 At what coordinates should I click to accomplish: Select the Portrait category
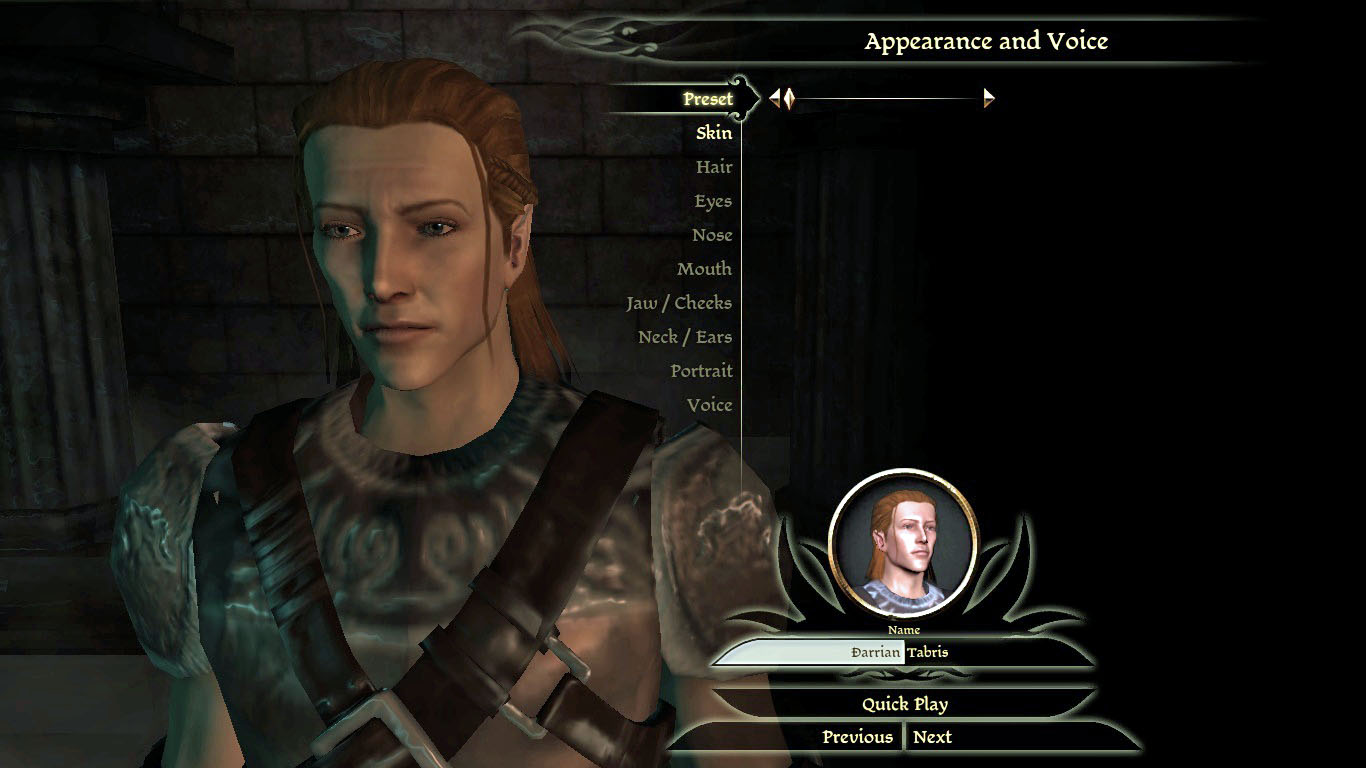click(701, 371)
